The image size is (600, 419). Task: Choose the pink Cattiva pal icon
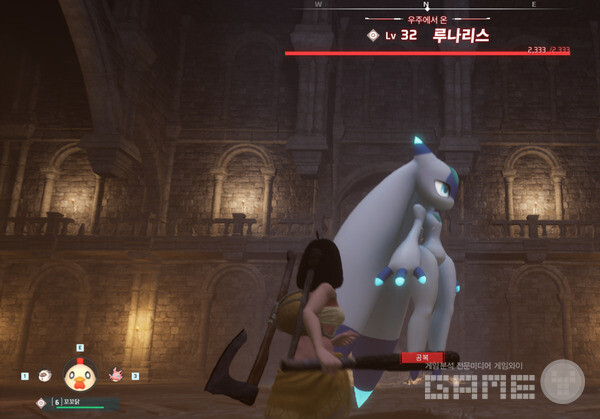pos(114,376)
